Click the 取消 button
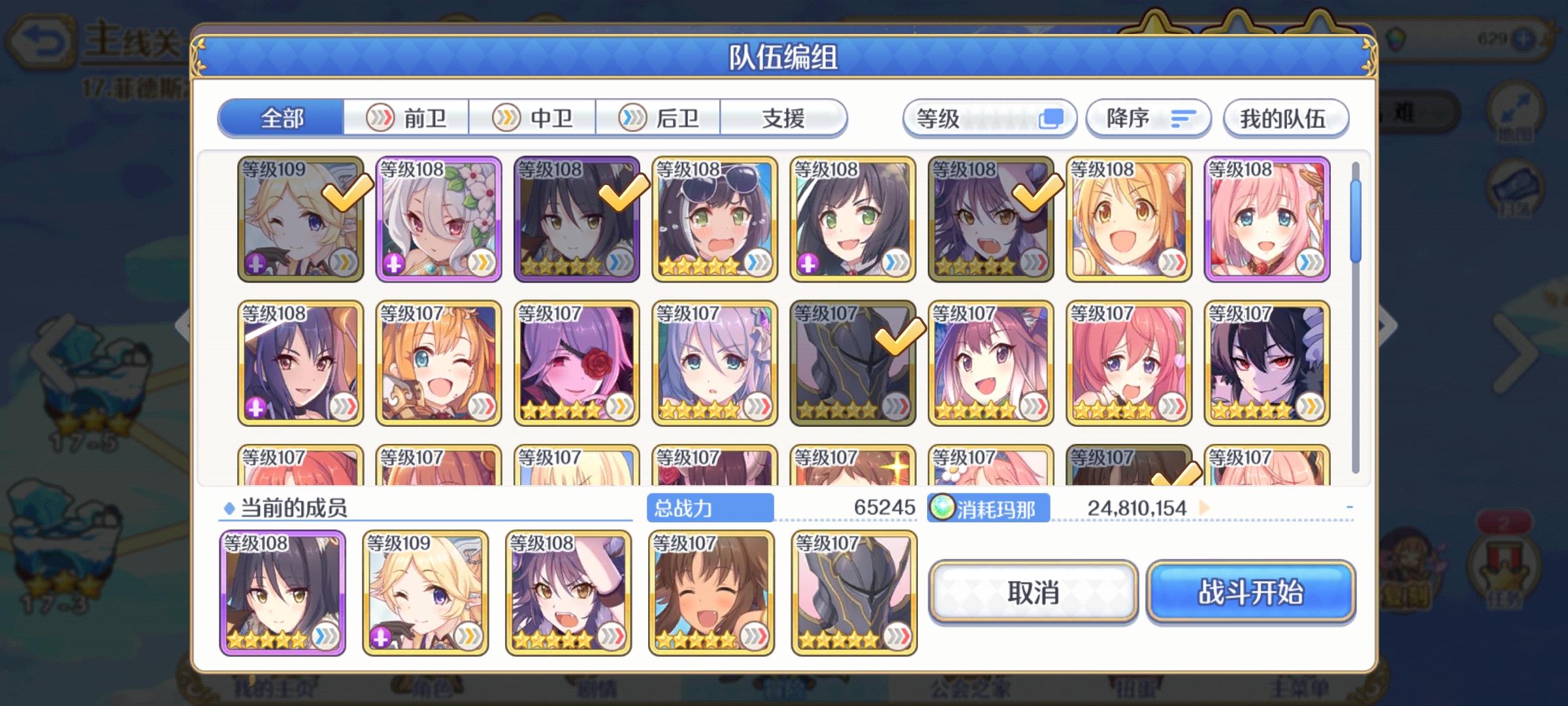The width and height of the screenshot is (1568, 706). (x=1034, y=592)
